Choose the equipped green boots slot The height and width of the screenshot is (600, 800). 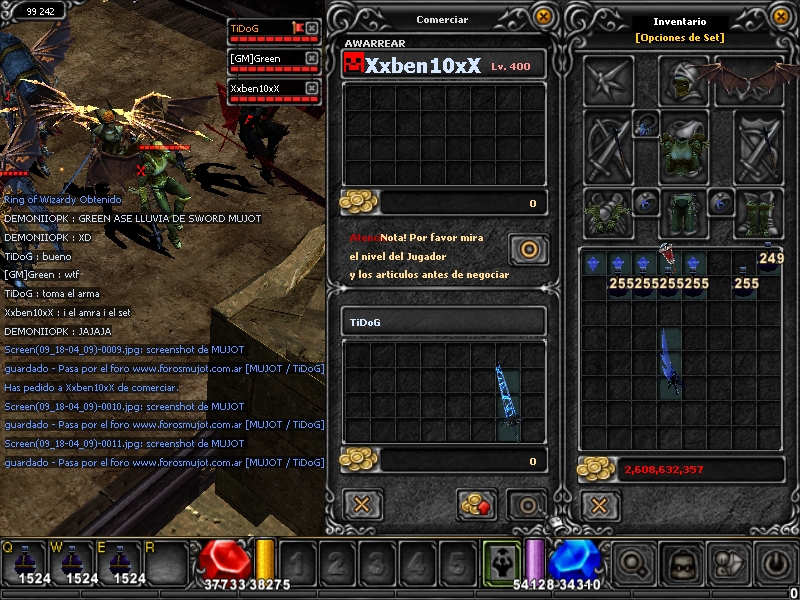[x=758, y=213]
